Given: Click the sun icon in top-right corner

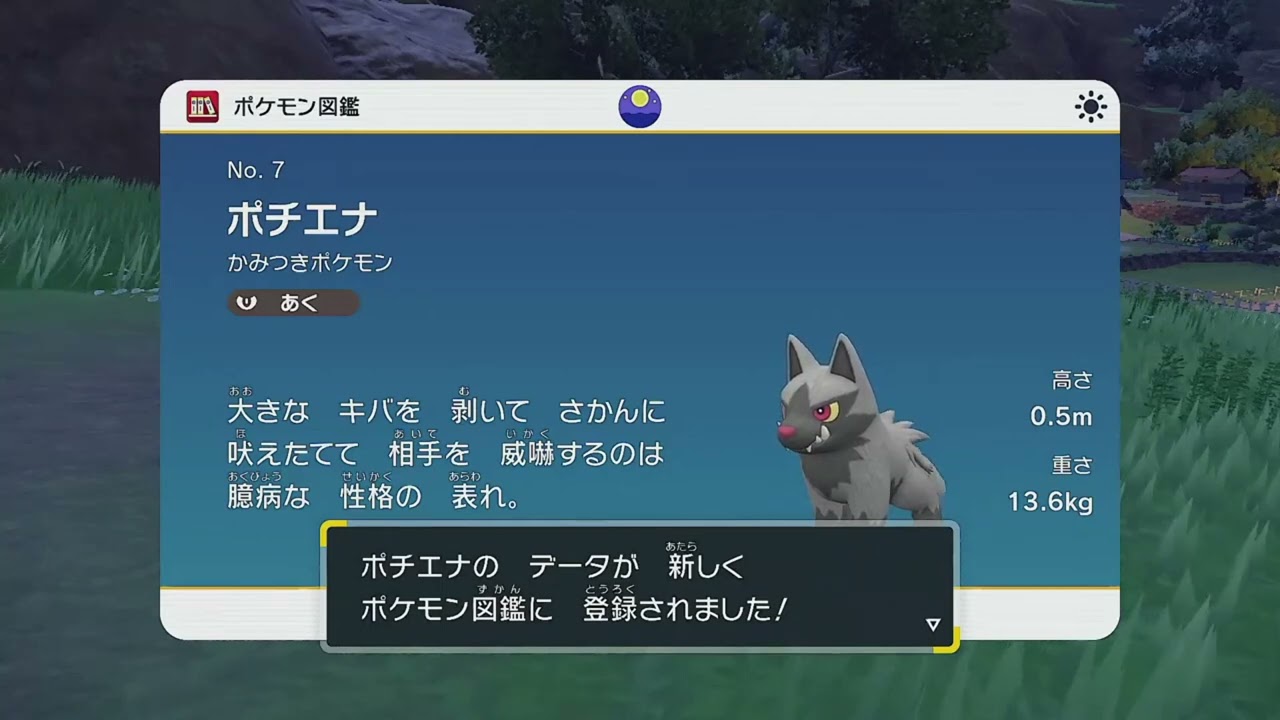Looking at the screenshot, I should [x=1090, y=106].
